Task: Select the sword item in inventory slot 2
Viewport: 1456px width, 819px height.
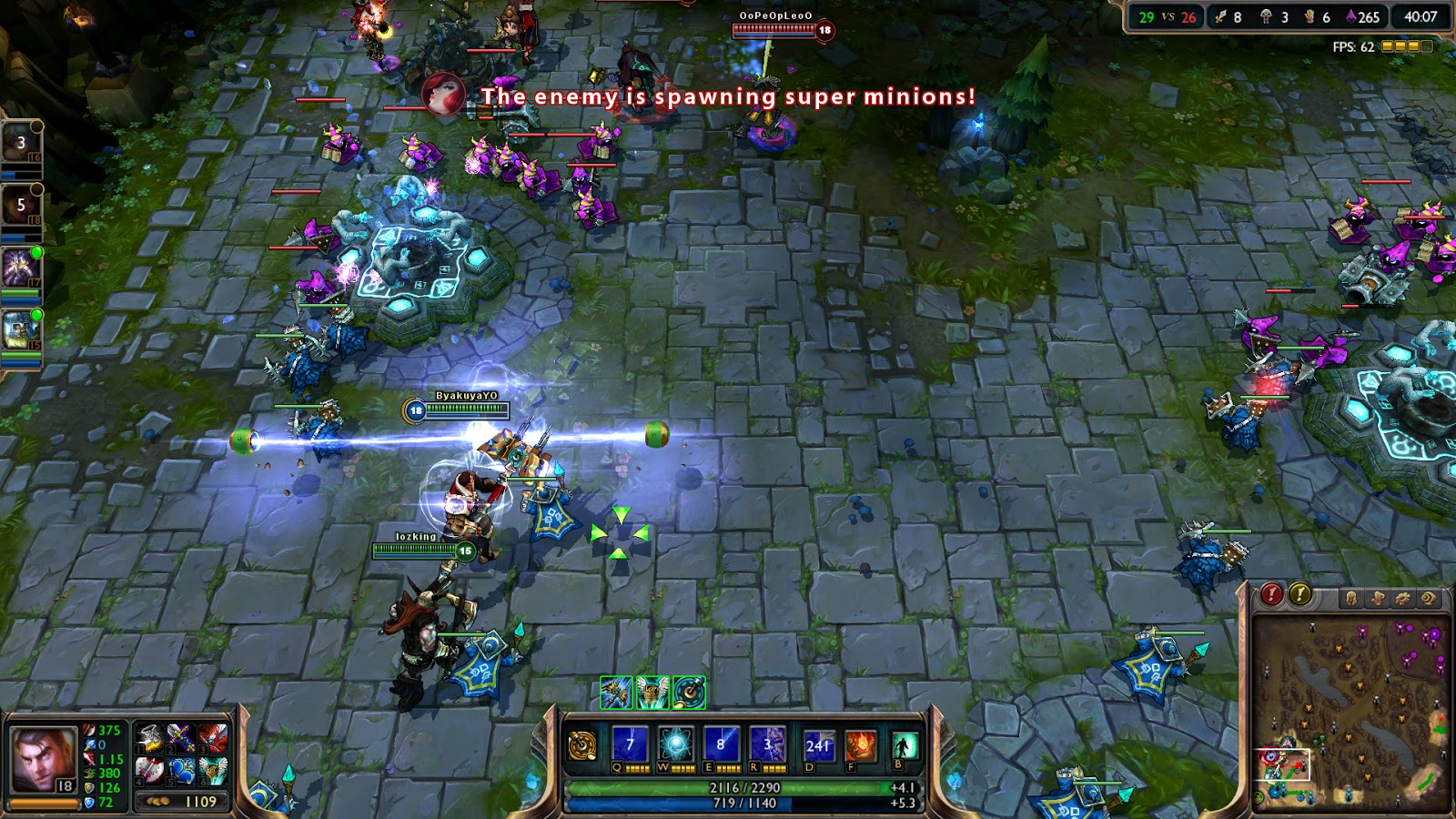Action: (x=181, y=737)
